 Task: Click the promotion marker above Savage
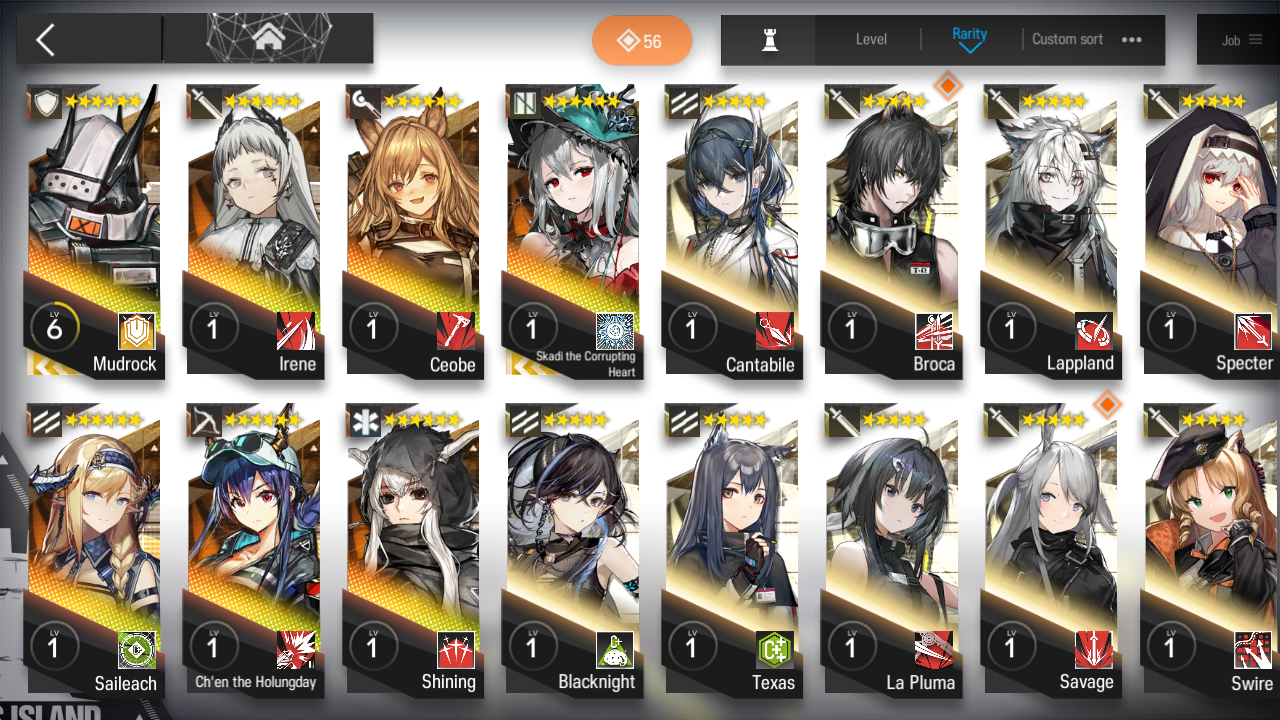[1107, 405]
